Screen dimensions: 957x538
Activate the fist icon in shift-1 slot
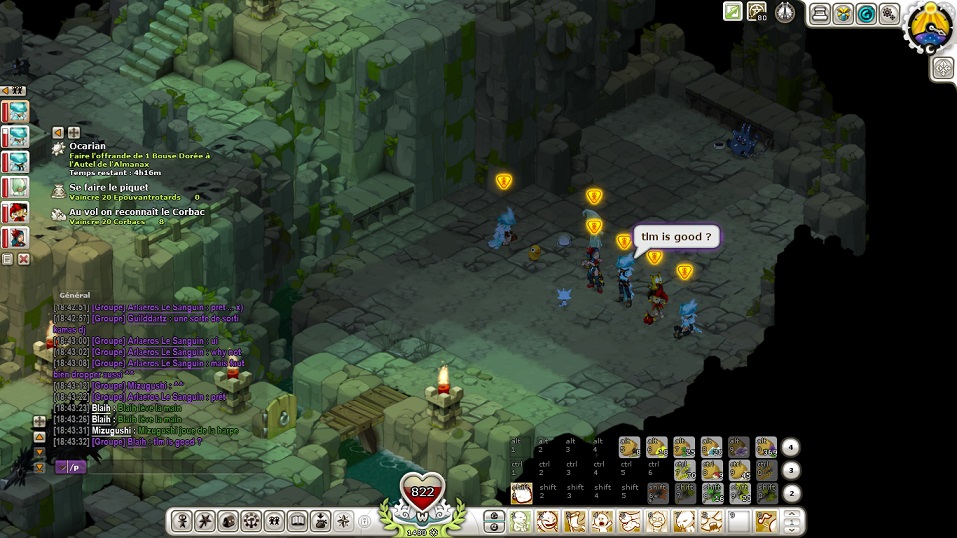(x=521, y=492)
